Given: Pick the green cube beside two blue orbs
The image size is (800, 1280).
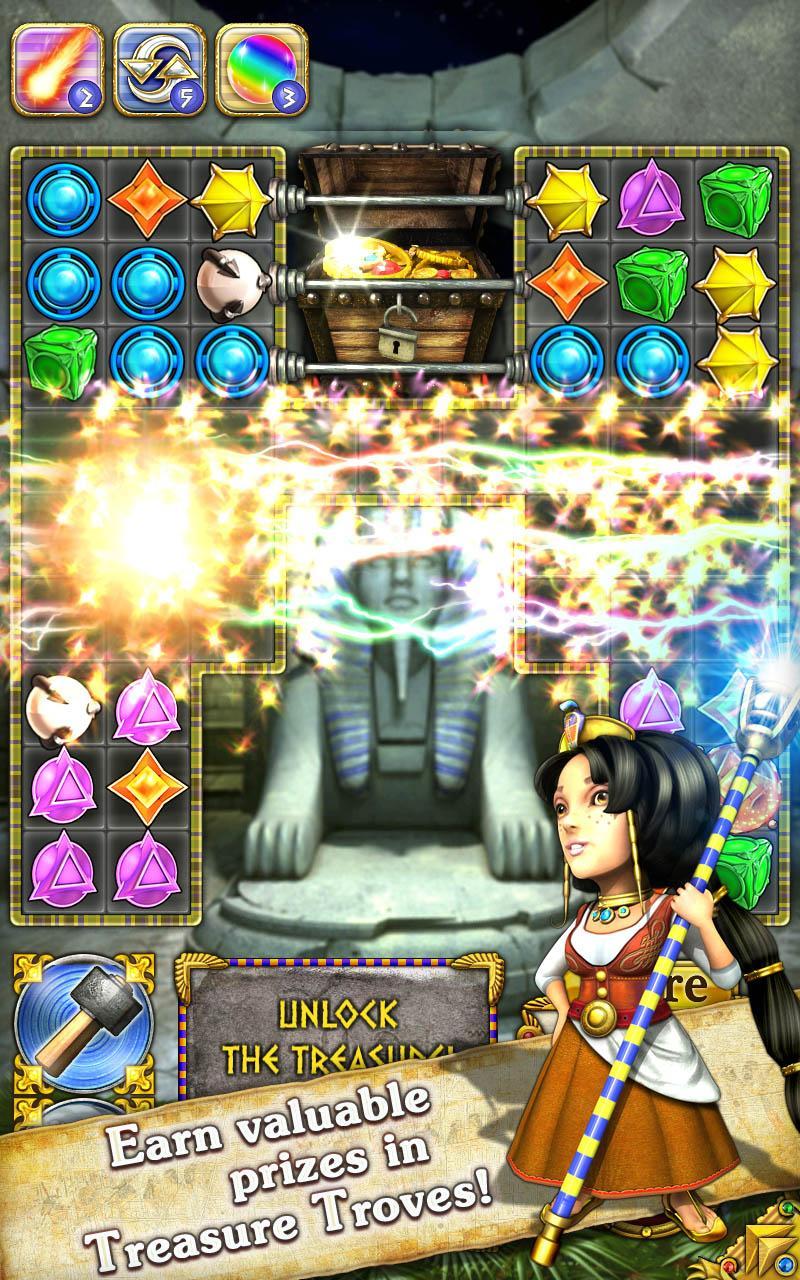Looking at the screenshot, I should [x=62, y=362].
